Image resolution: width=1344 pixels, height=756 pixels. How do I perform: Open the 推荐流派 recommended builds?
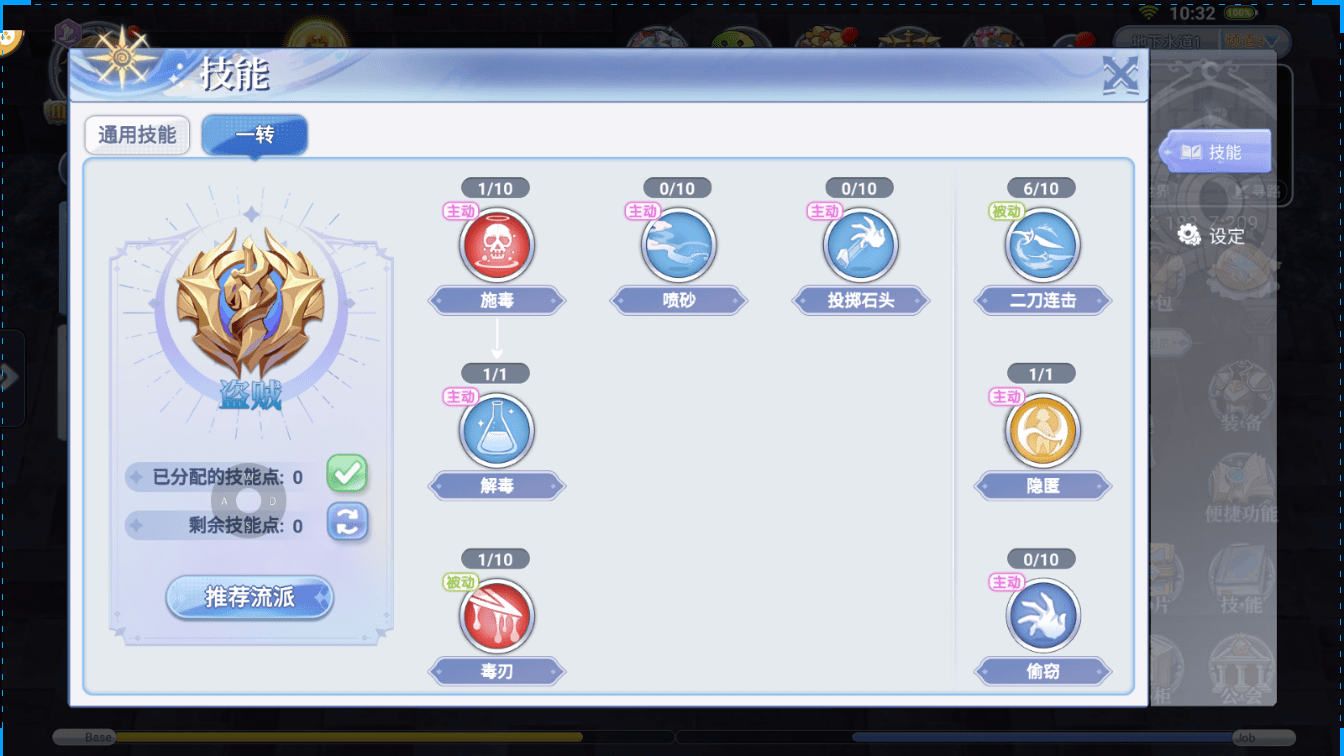pos(249,598)
